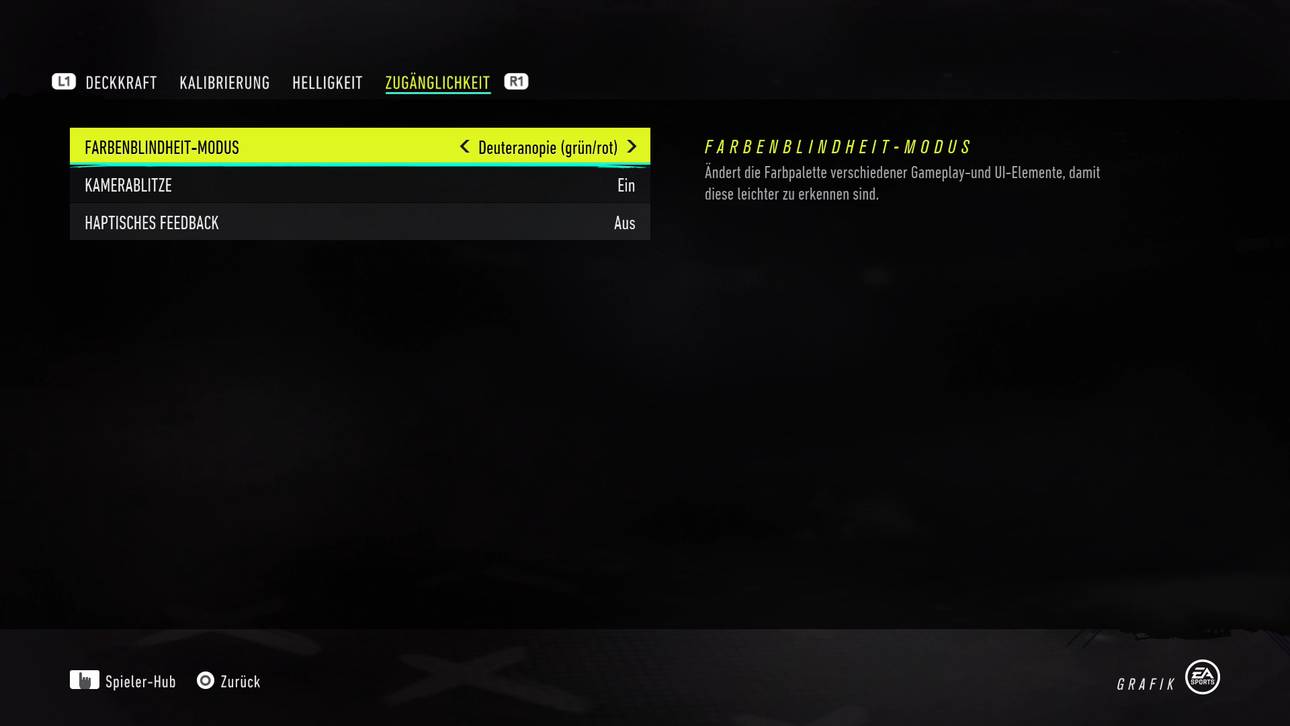1290x726 pixels.
Task: Open the Deuteranopie (grün/rot) mode selector
Action: [x=548, y=146]
